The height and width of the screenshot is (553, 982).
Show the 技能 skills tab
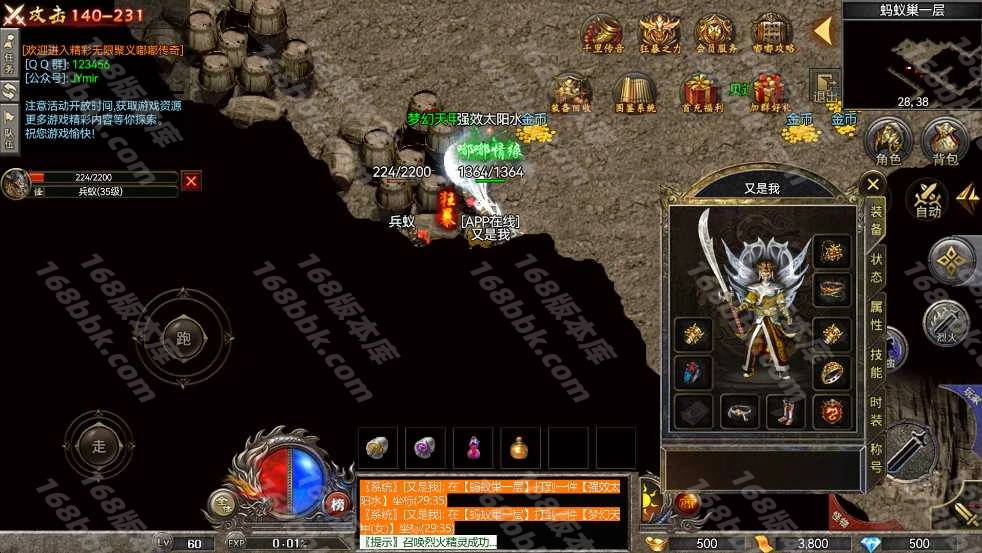876,363
